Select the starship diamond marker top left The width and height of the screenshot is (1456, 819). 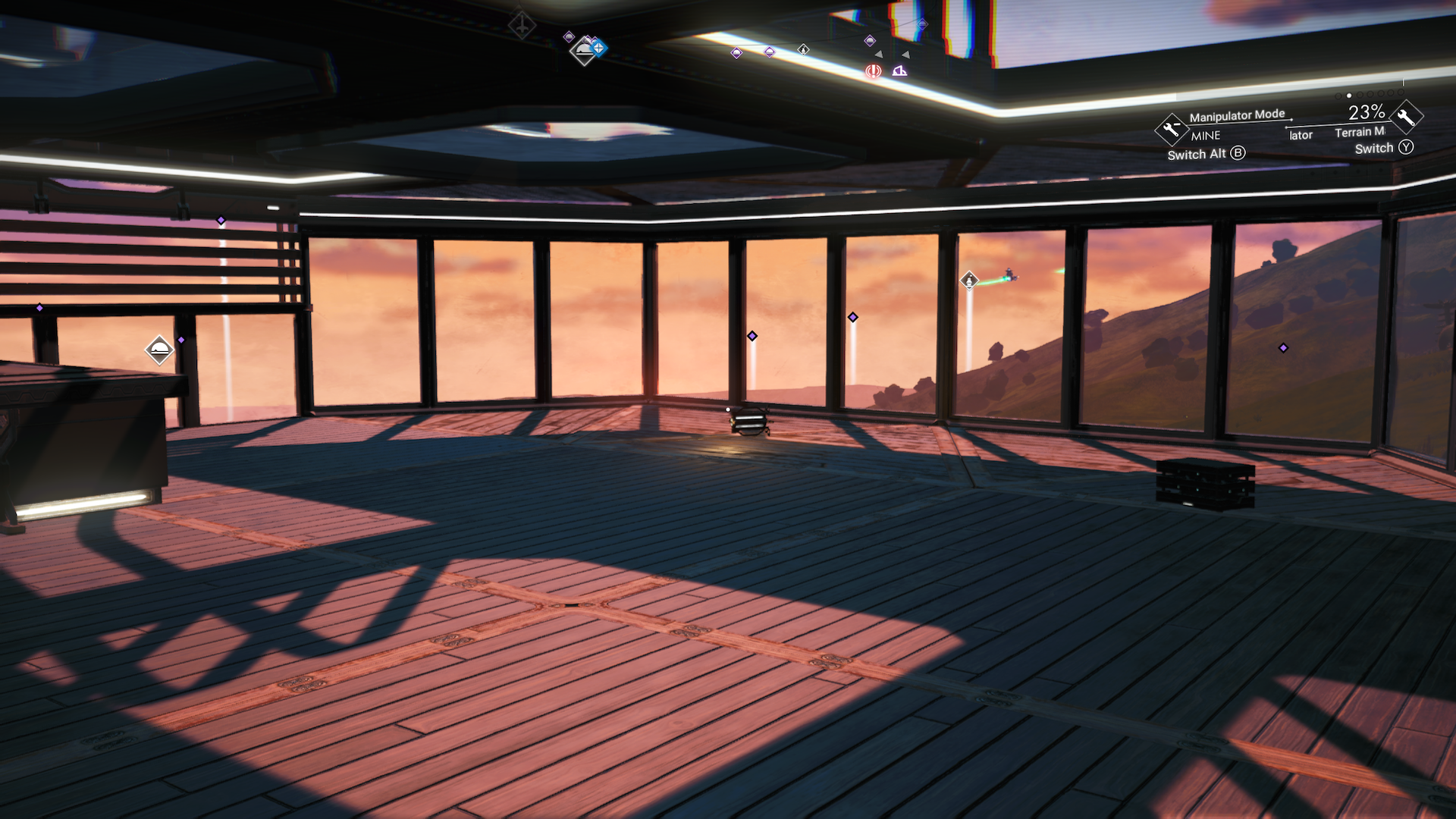click(522, 26)
